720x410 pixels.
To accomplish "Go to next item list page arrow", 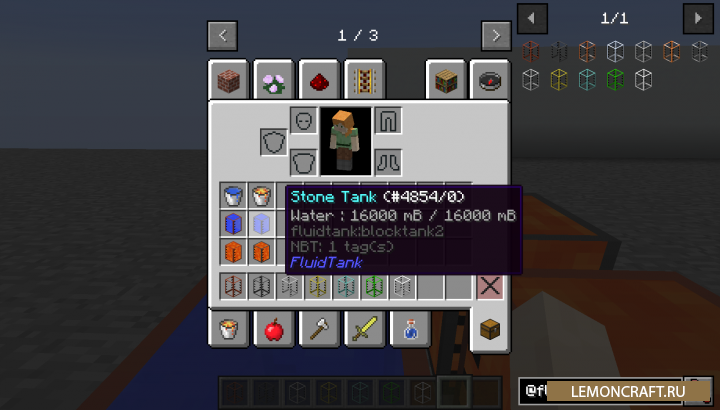I will click(697, 18).
